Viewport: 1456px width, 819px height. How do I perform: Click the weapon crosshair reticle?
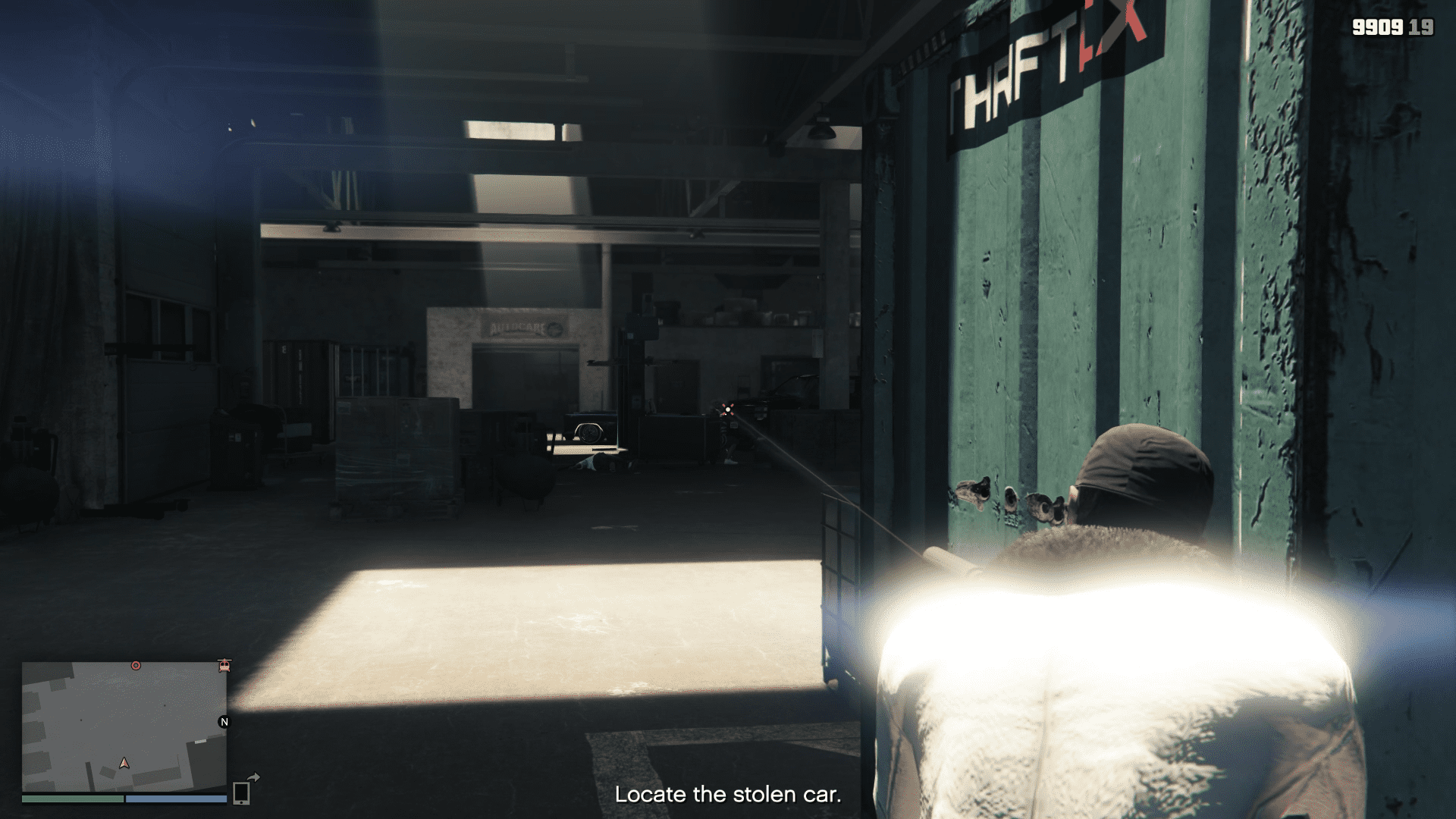click(x=727, y=409)
